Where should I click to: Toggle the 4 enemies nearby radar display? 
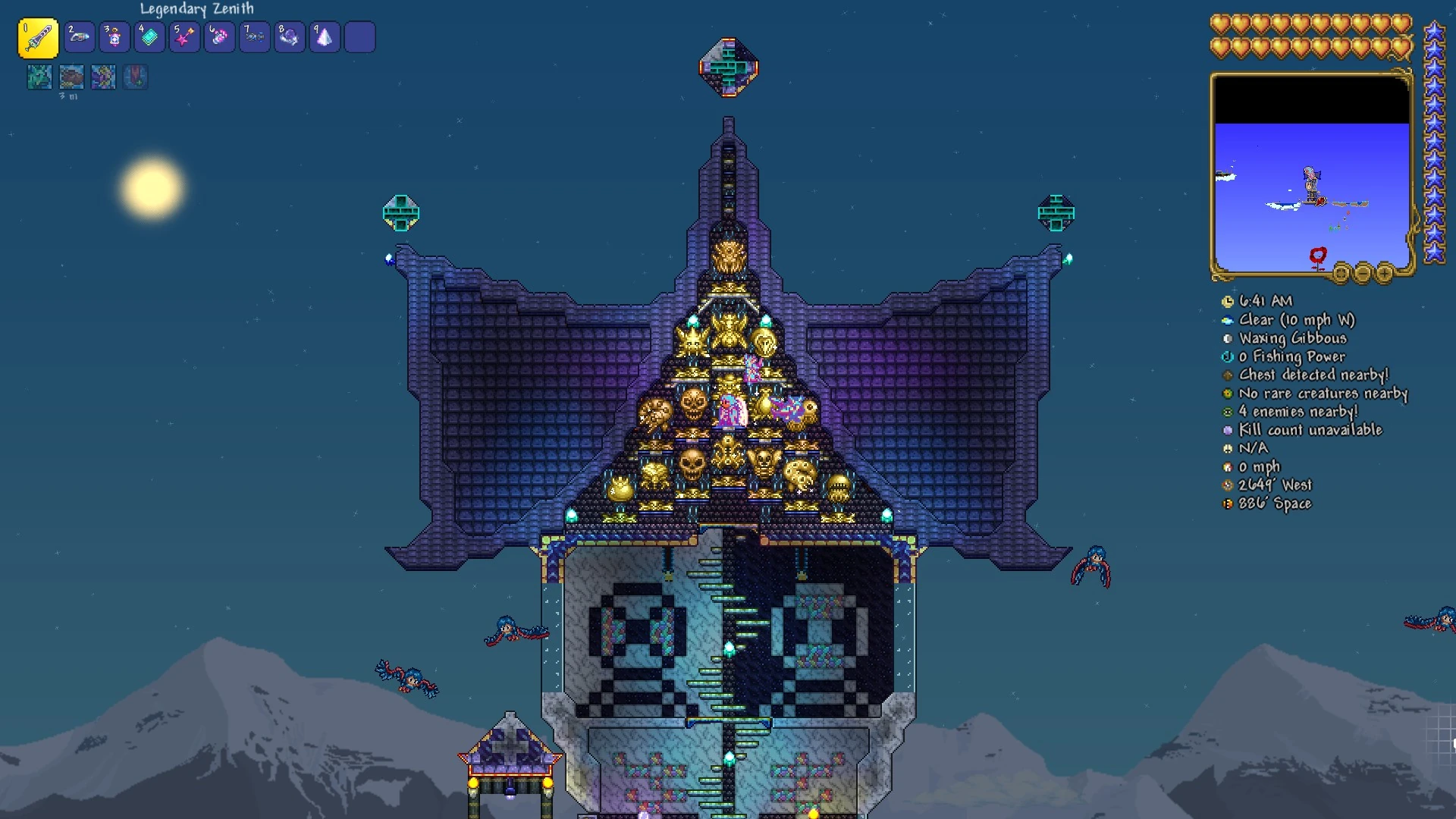tap(1229, 411)
